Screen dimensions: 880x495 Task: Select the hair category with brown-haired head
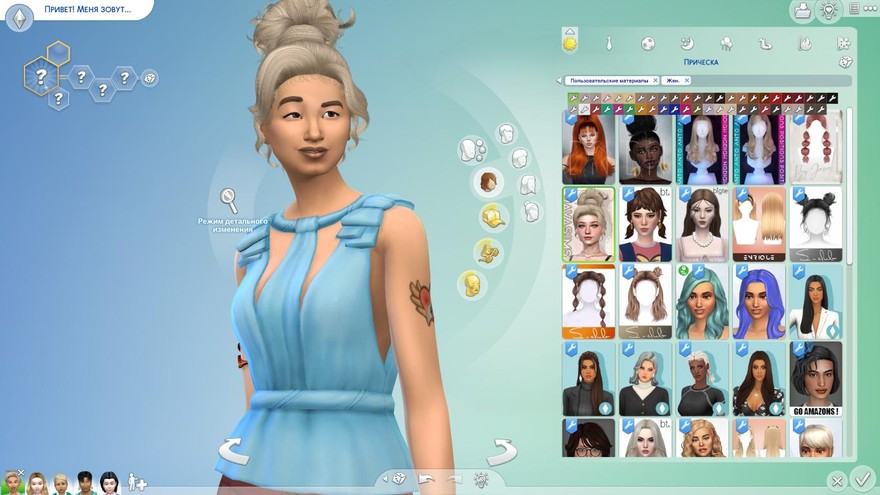point(488,181)
